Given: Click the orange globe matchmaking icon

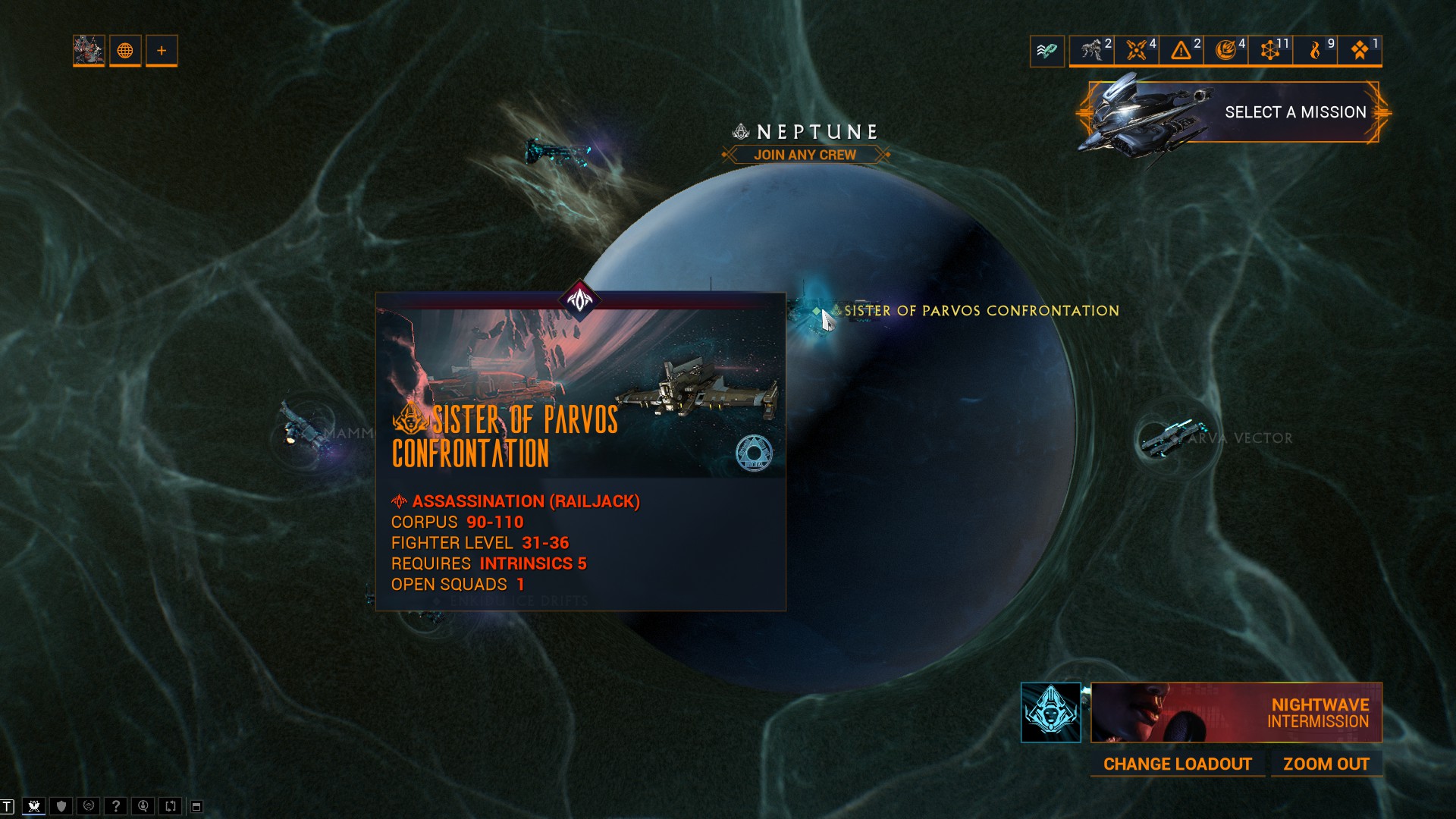Looking at the screenshot, I should [125, 51].
